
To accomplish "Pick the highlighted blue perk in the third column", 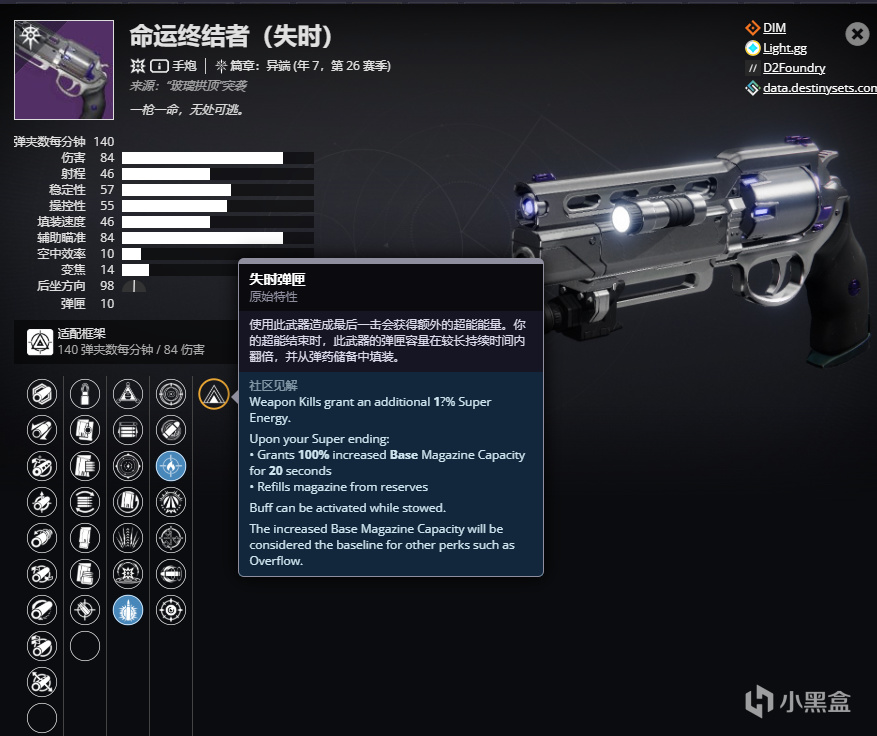I will pyautogui.click(x=128, y=609).
